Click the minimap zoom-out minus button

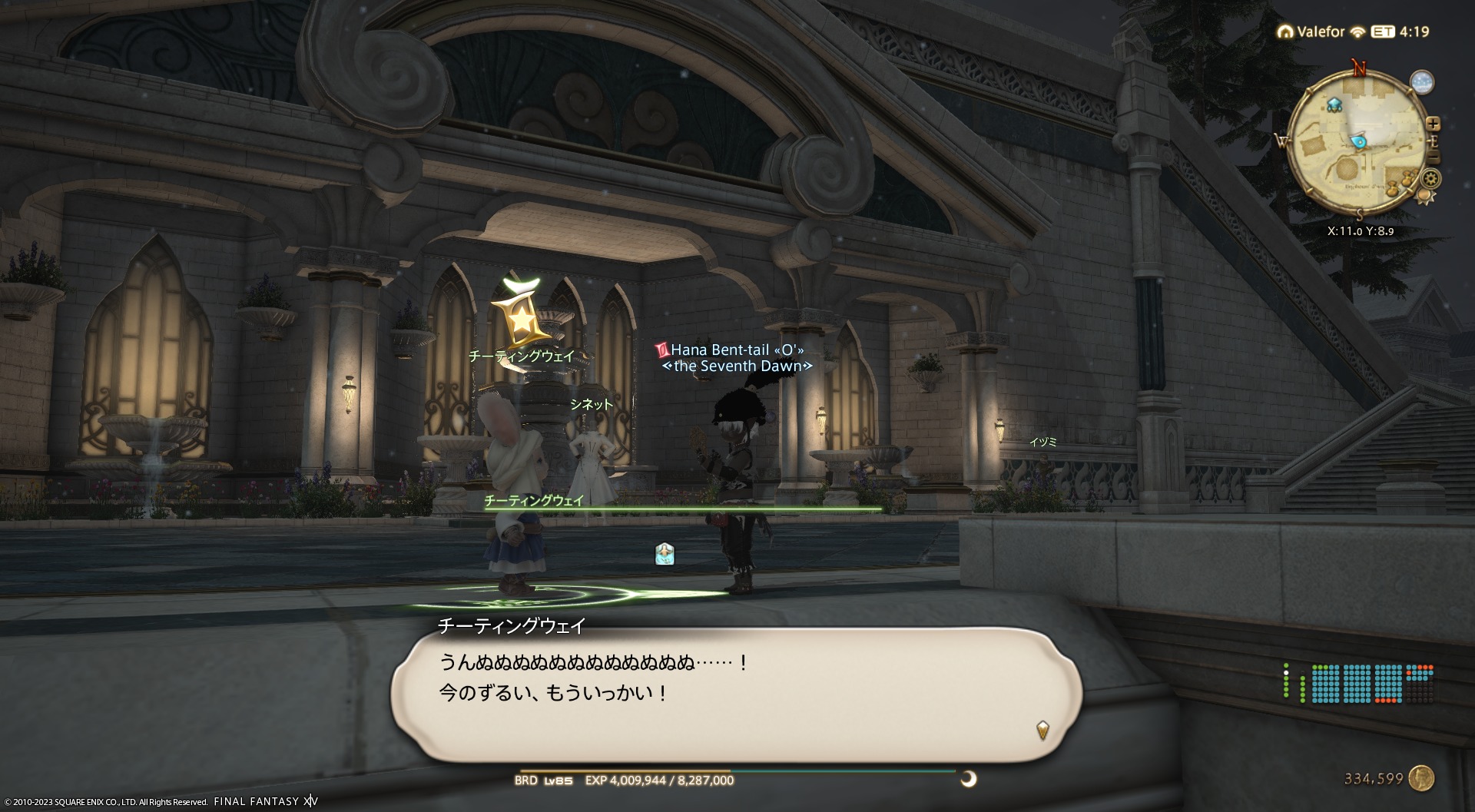(x=1434, y=158)
